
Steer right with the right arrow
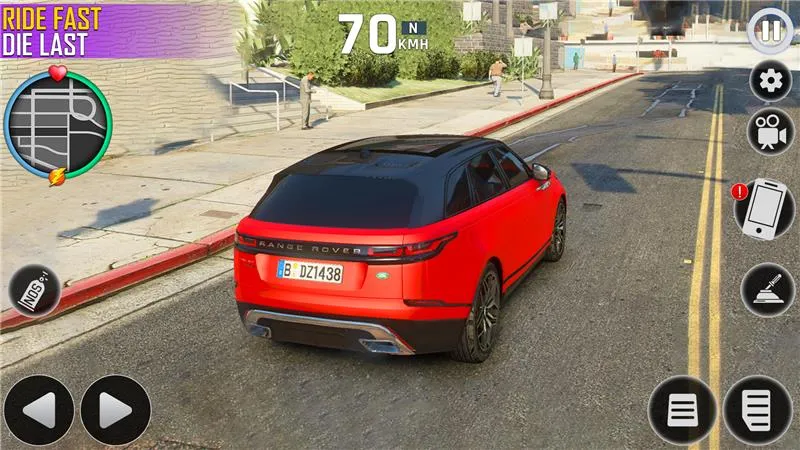tap(116, 410)
